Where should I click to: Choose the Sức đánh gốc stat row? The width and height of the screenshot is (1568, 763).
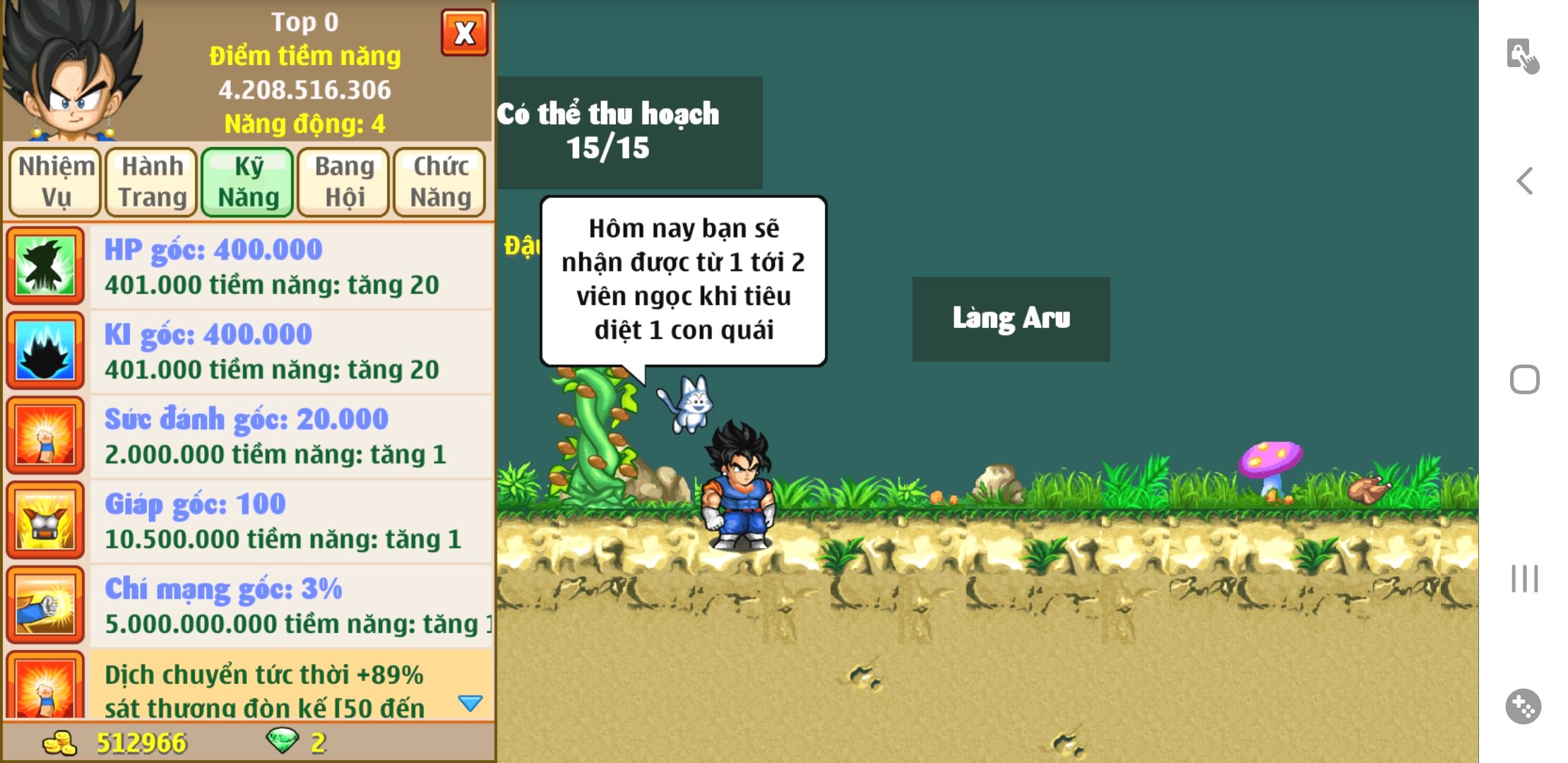coord(290,436)
